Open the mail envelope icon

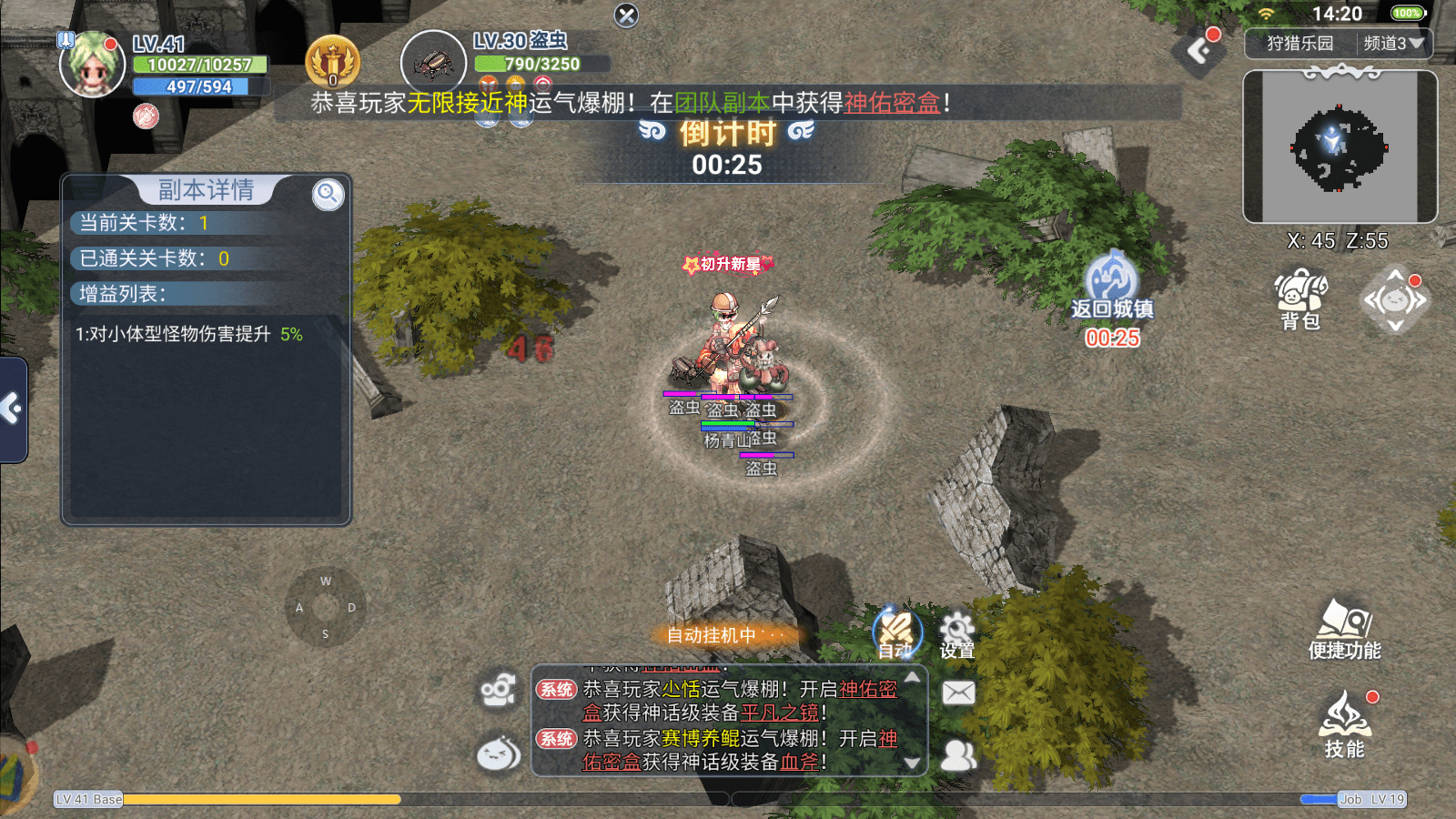(x=958, y=693)
